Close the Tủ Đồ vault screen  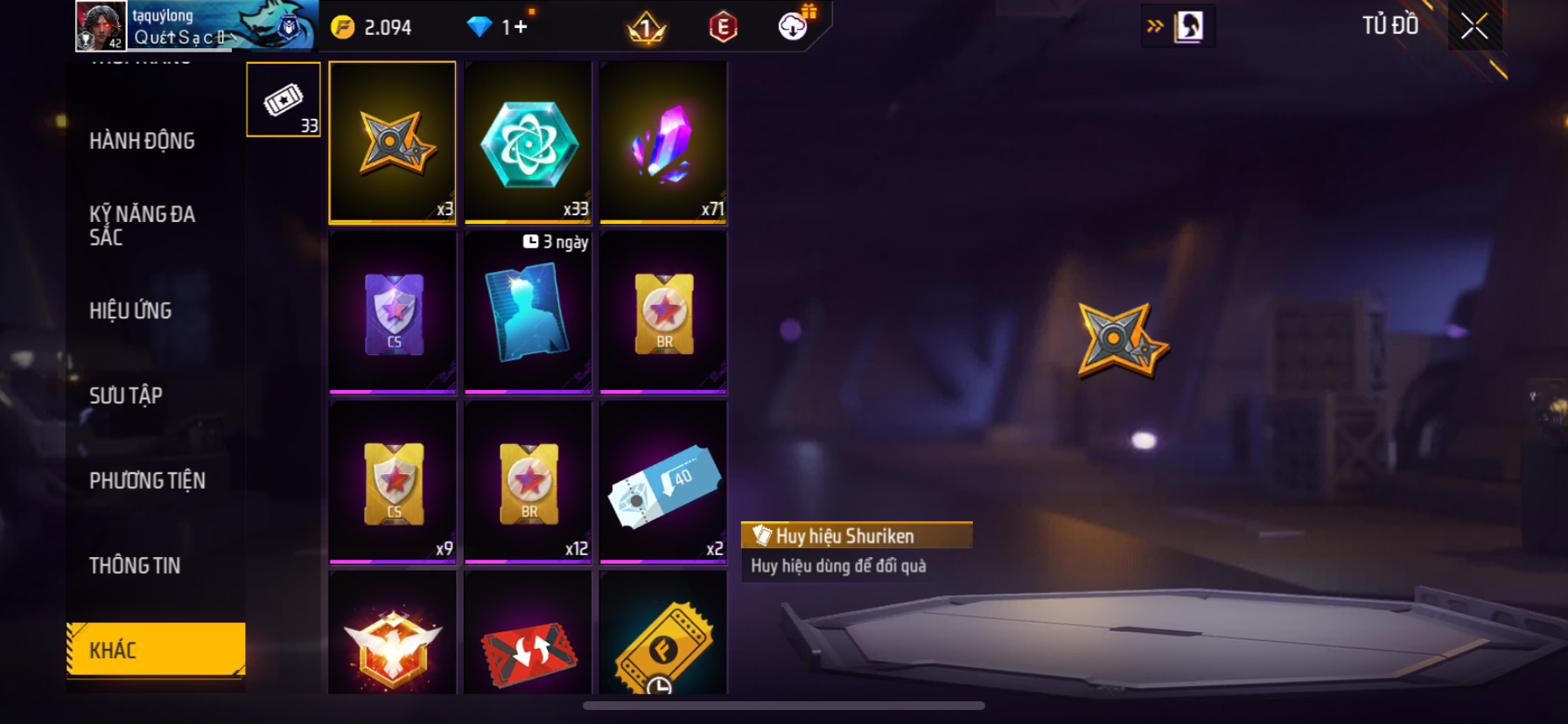pyautogui.click(x=1474, y=27)
